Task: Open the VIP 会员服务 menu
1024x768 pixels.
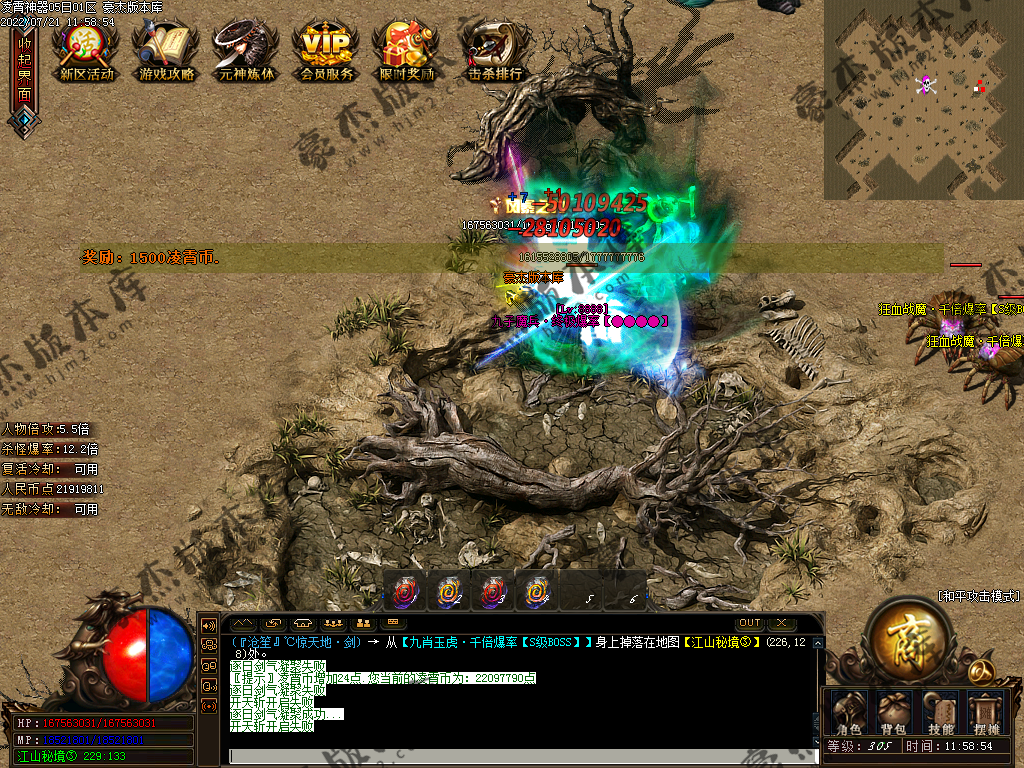Action: click(327, 49)
